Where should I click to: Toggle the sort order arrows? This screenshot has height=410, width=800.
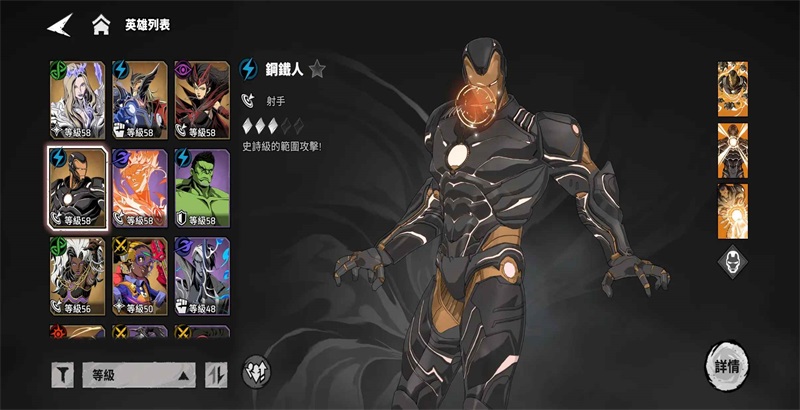[x=216, y=375]
